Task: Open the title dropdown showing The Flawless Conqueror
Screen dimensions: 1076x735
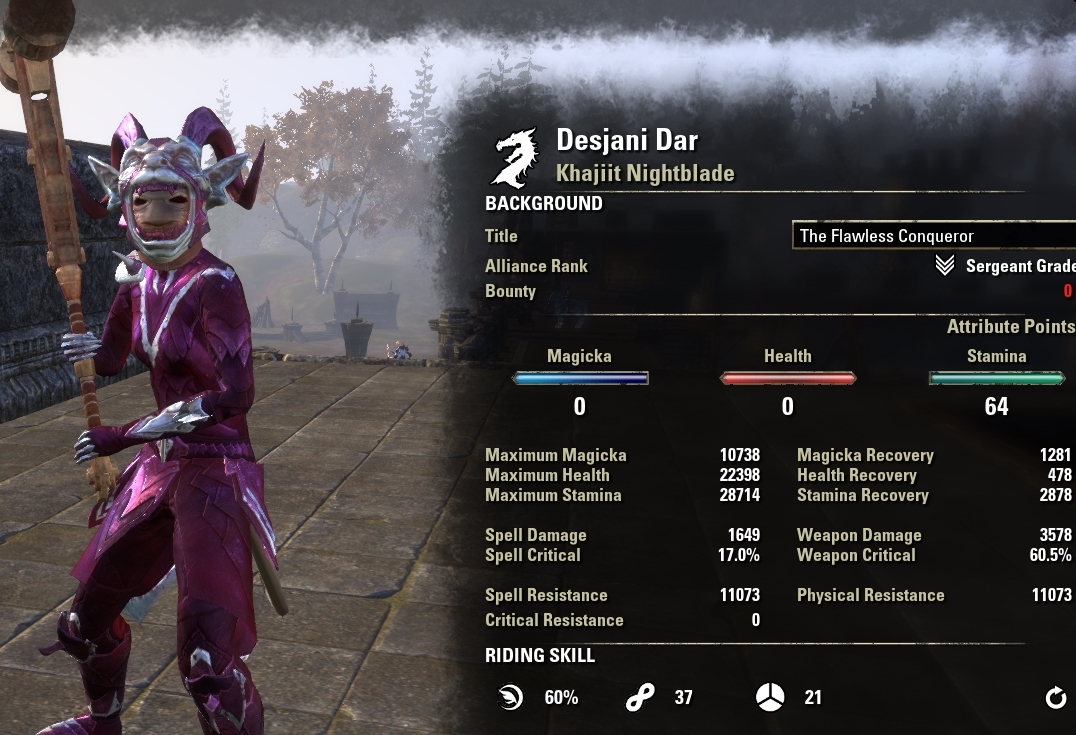Action: pos(933,237)
